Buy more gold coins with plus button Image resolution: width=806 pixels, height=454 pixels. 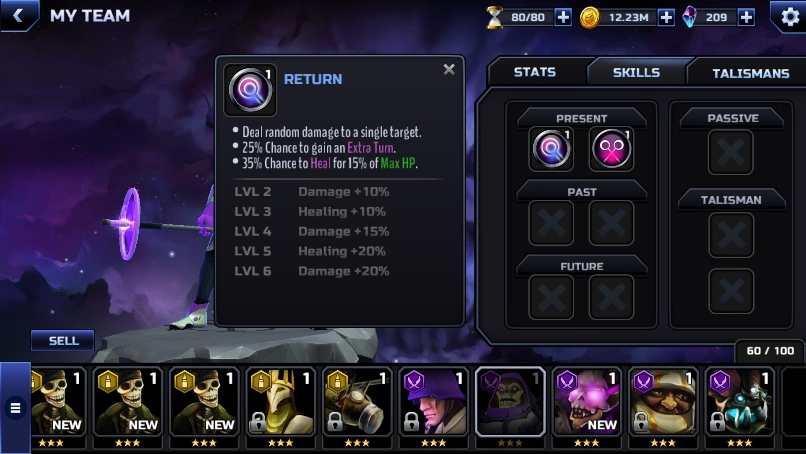666,17
